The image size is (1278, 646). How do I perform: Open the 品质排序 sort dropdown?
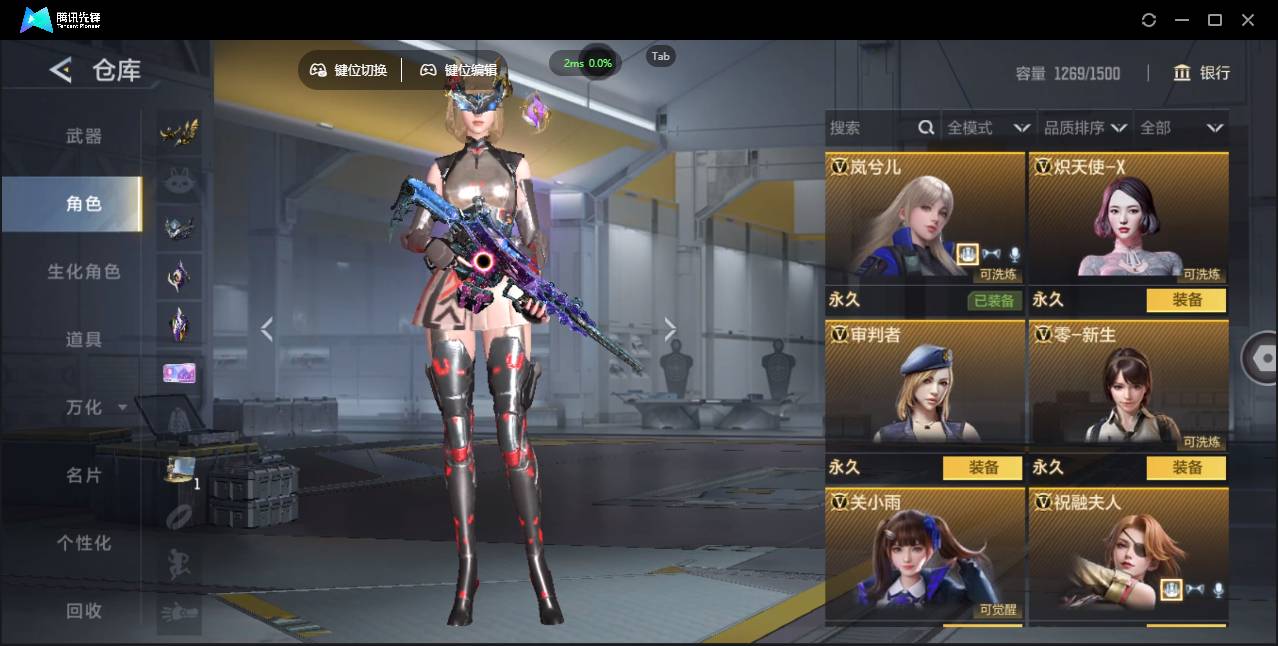[x=1084, y=128]
